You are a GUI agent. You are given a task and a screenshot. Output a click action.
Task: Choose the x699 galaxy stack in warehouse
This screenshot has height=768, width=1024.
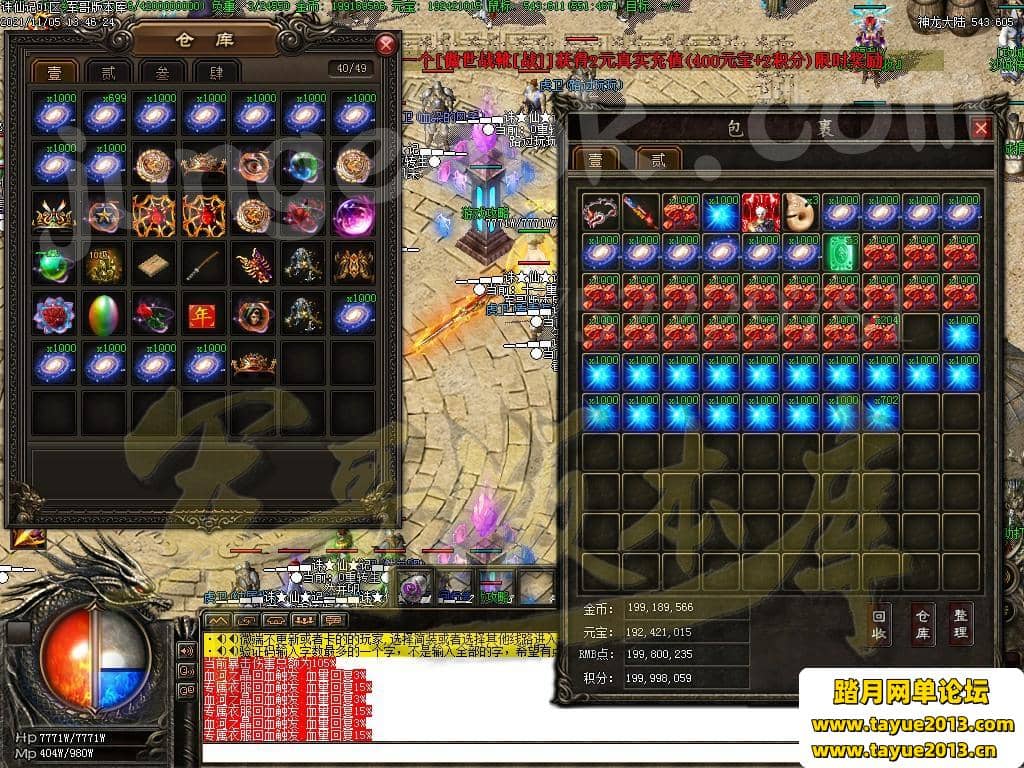pos(104,115)
